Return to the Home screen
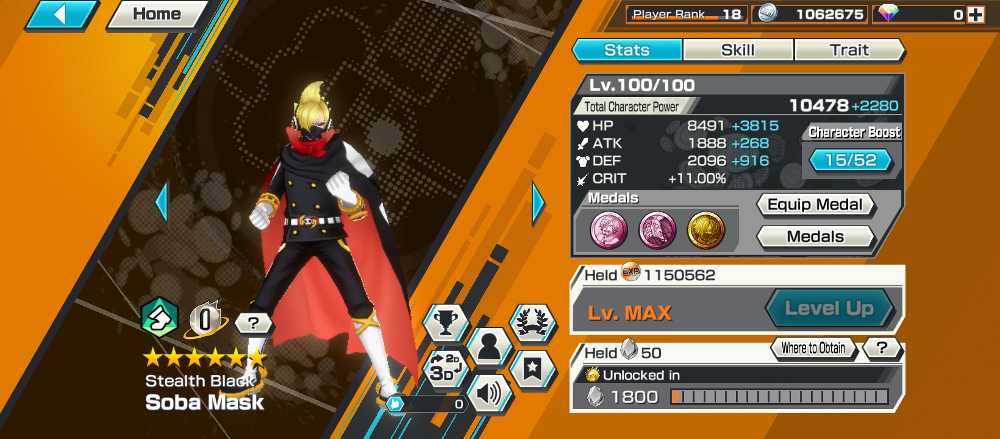 pyautogui.click(x=157, y=15)
